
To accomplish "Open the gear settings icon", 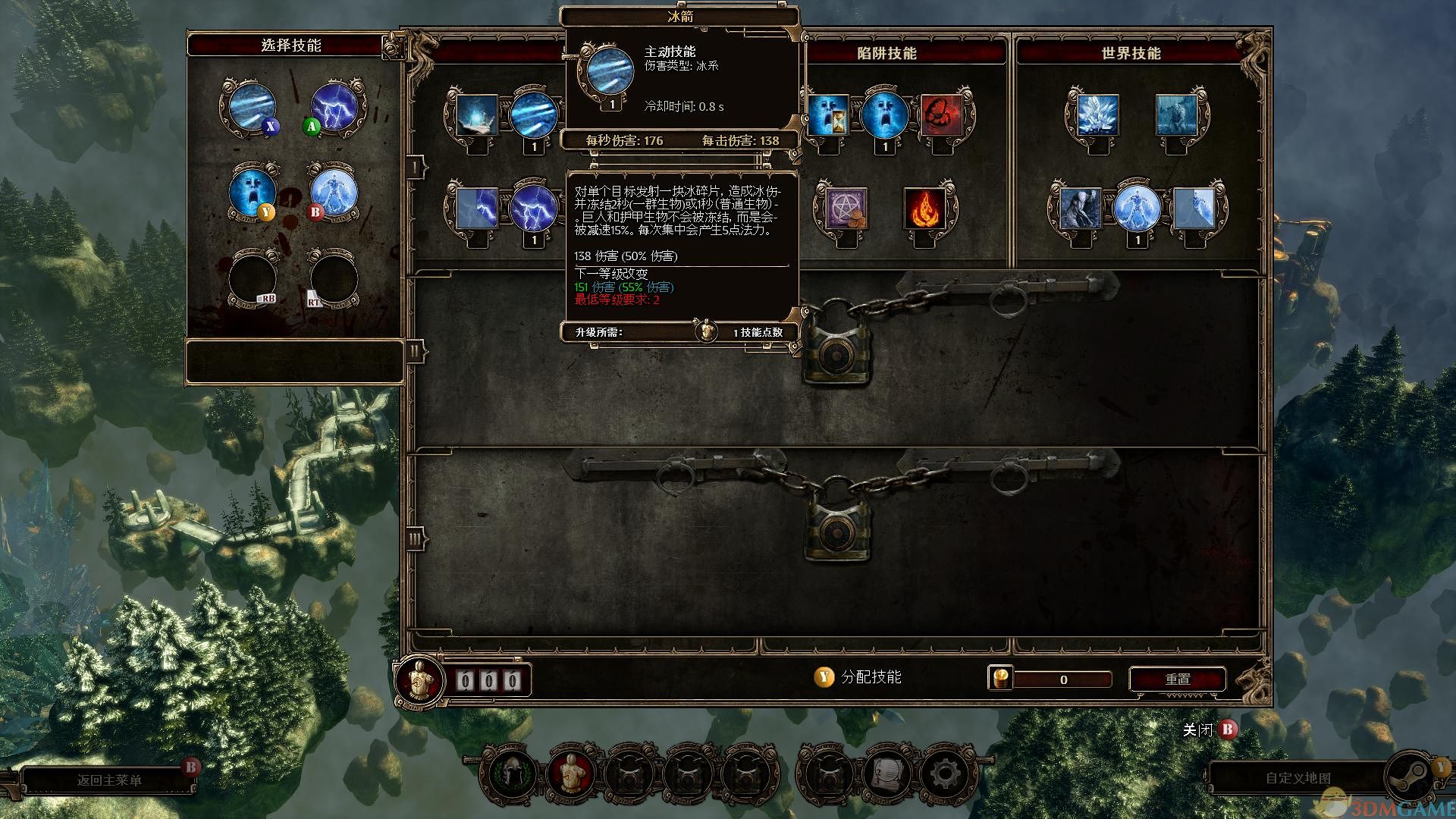I will pos(943,774).
